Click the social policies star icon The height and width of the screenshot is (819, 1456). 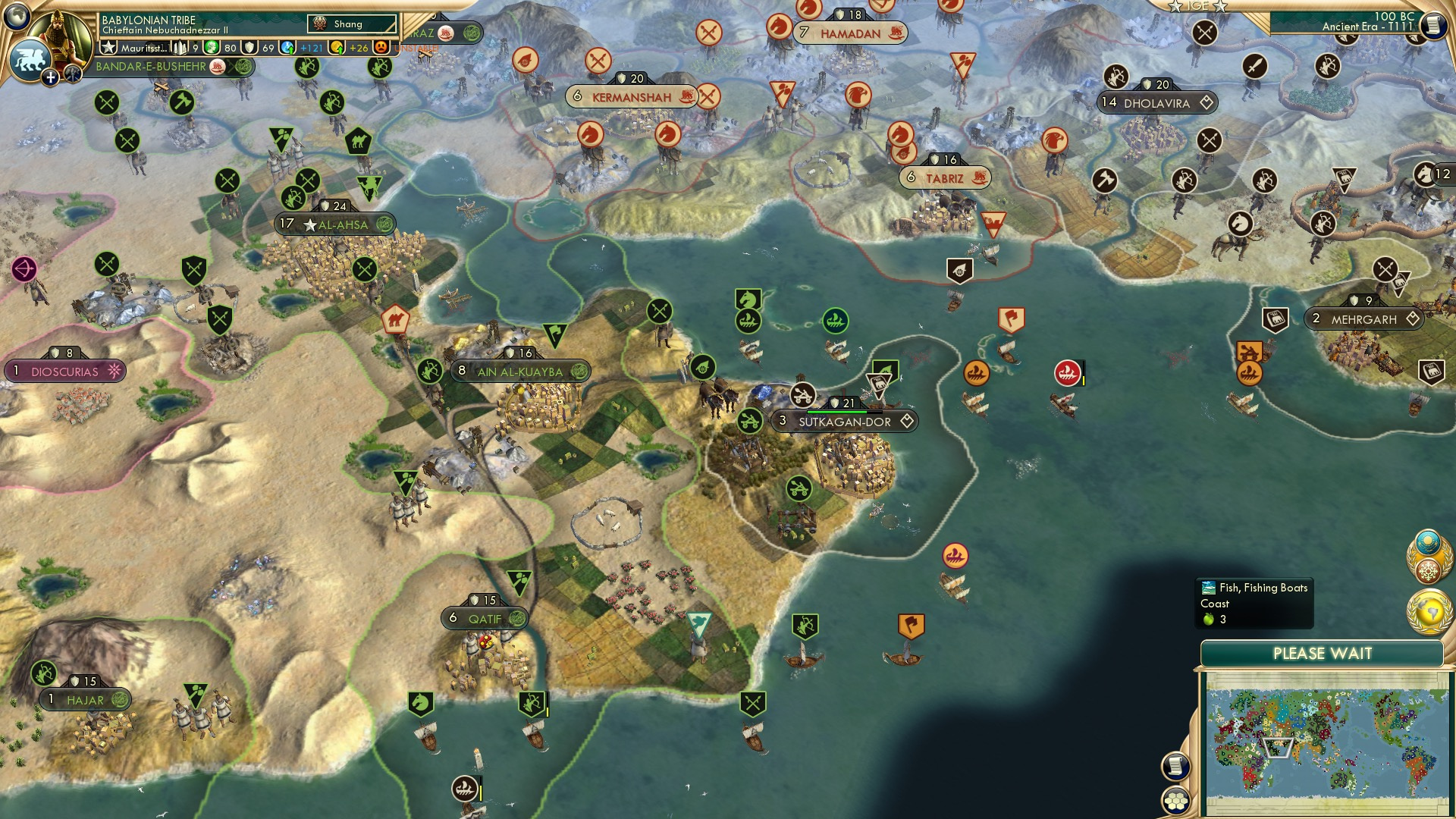109,47
